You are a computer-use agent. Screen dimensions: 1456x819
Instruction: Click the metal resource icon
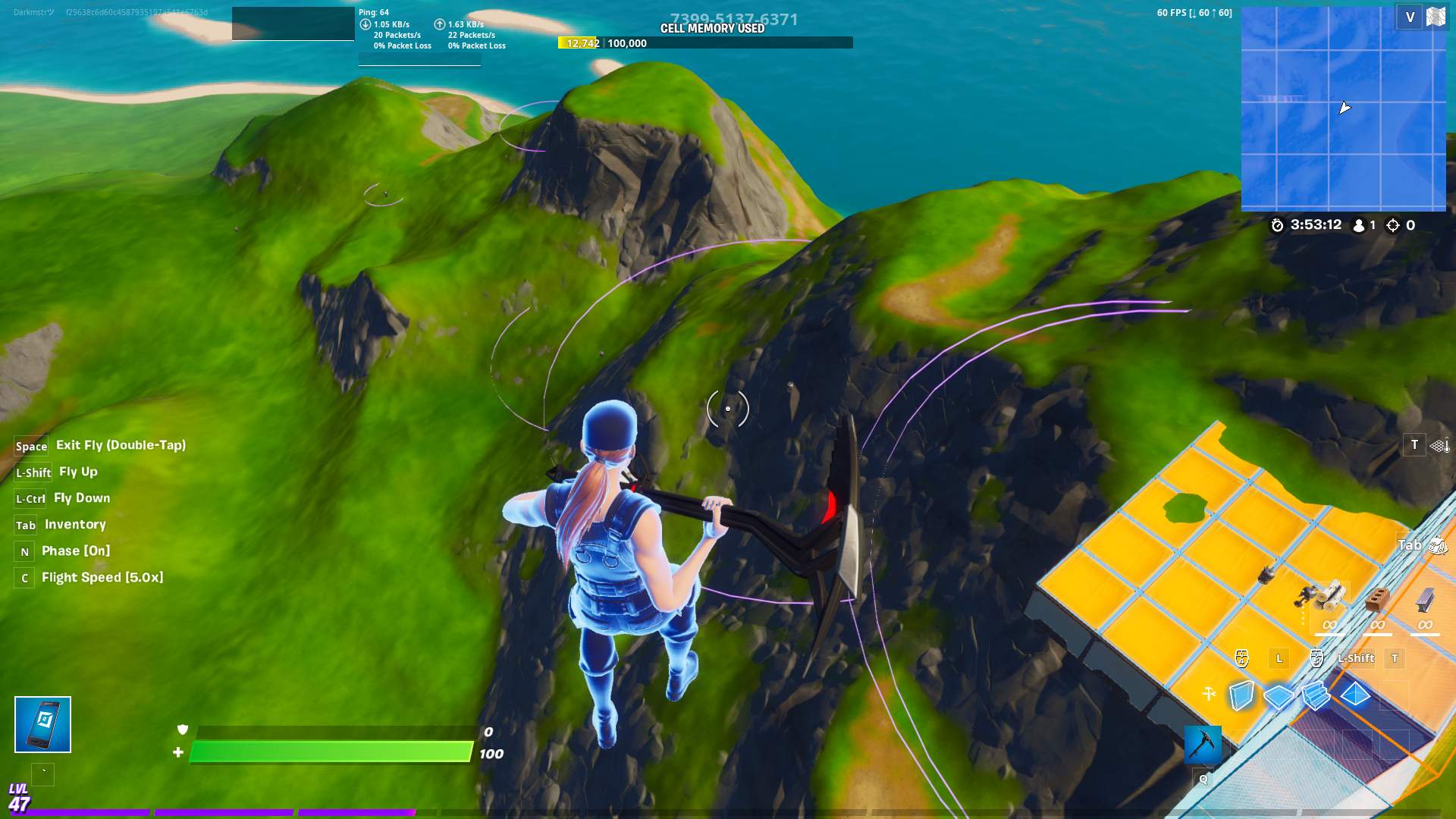[x=1424, y=599]
